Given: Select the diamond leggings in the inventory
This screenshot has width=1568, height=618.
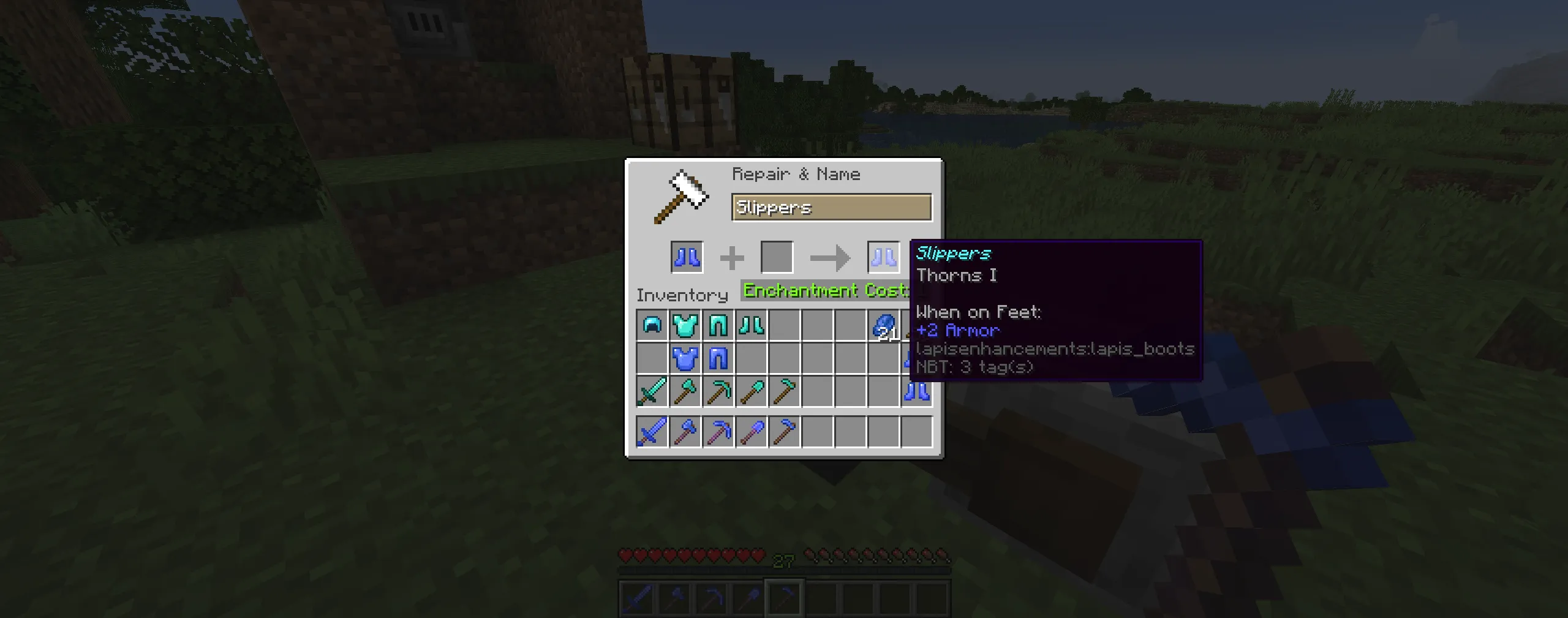Looking at the screenshot, I should [x=718, y=326].
